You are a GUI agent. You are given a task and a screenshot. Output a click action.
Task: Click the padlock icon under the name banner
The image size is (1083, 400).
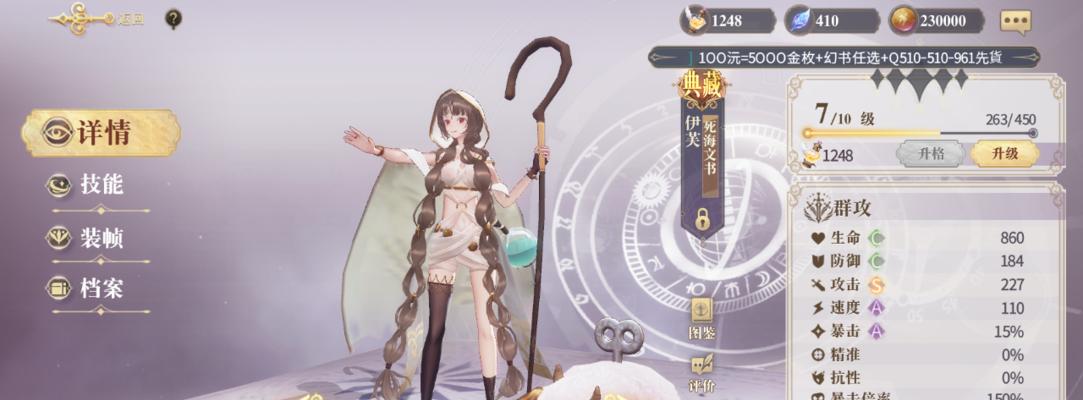pos(703,219)
